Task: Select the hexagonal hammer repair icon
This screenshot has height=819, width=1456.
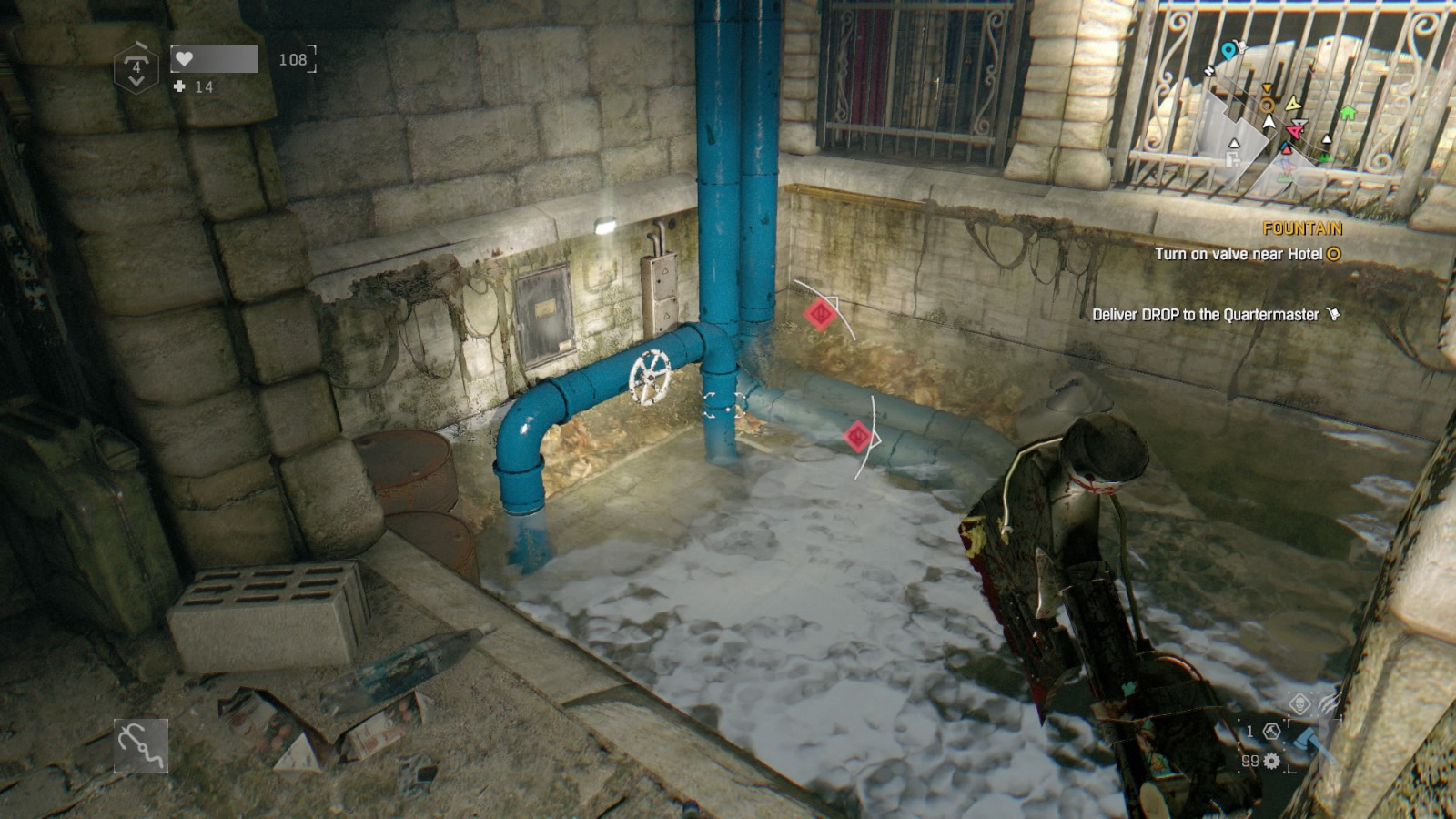Action: 1271,733
